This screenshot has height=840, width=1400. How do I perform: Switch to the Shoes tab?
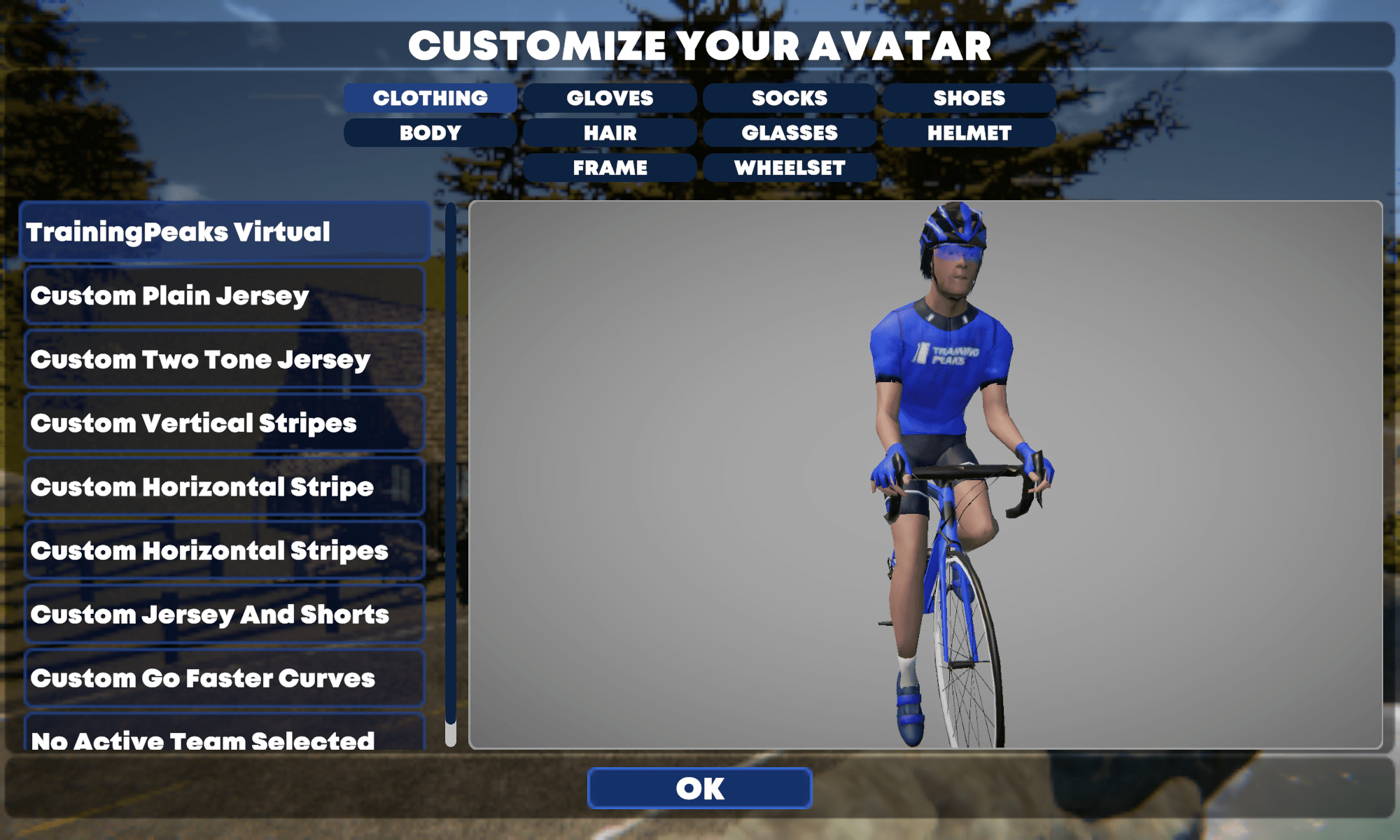click(x=969, y=98)
